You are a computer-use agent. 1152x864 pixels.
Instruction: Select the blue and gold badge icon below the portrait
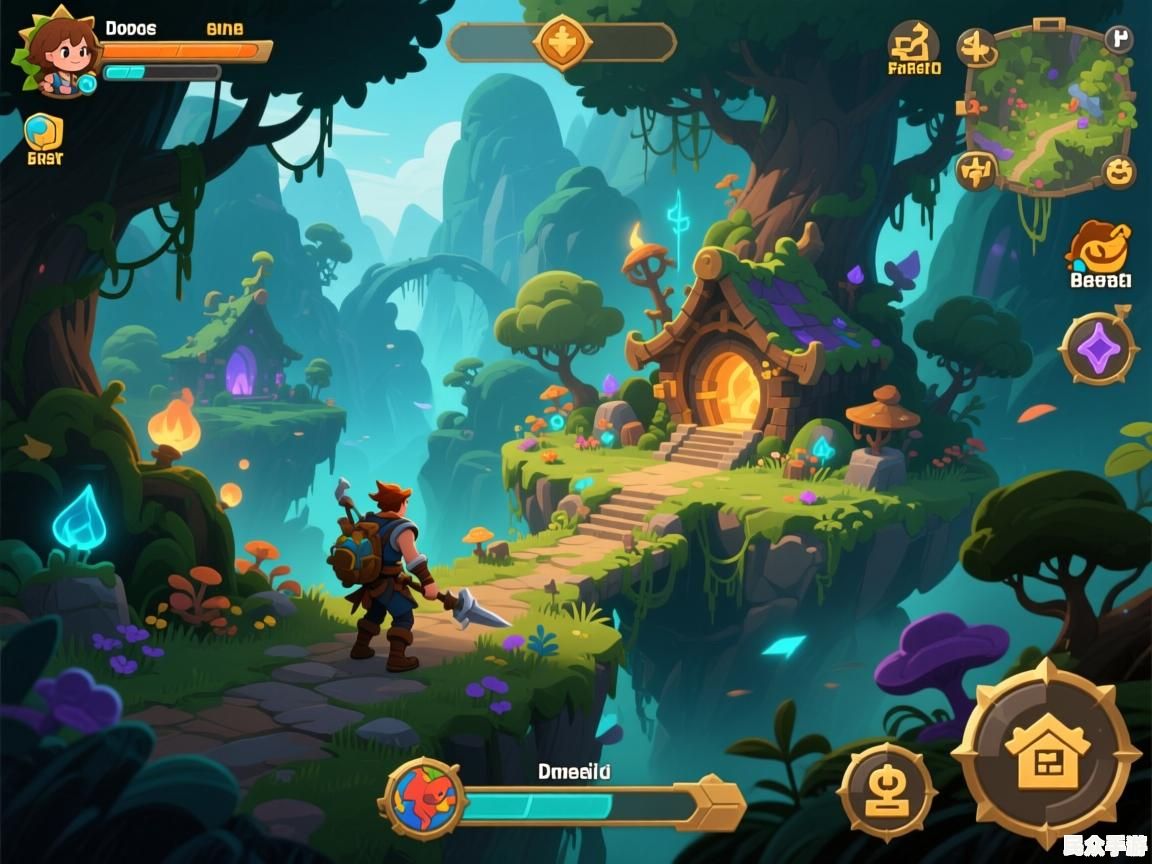tap(43, 132)
